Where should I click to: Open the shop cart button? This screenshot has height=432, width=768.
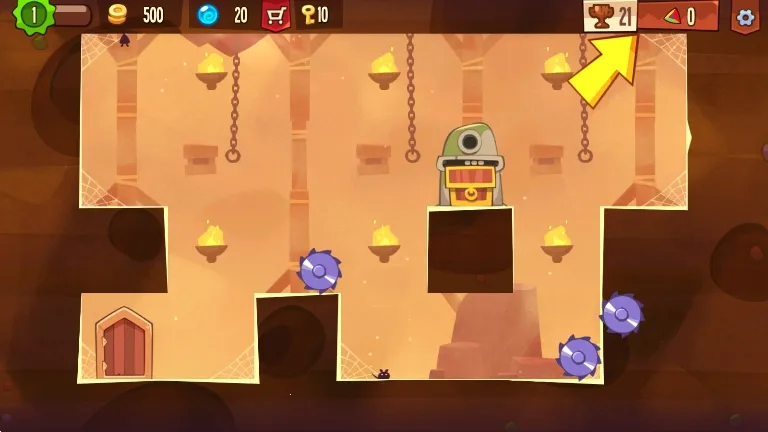pyautogui.click(x=275, y=15)
